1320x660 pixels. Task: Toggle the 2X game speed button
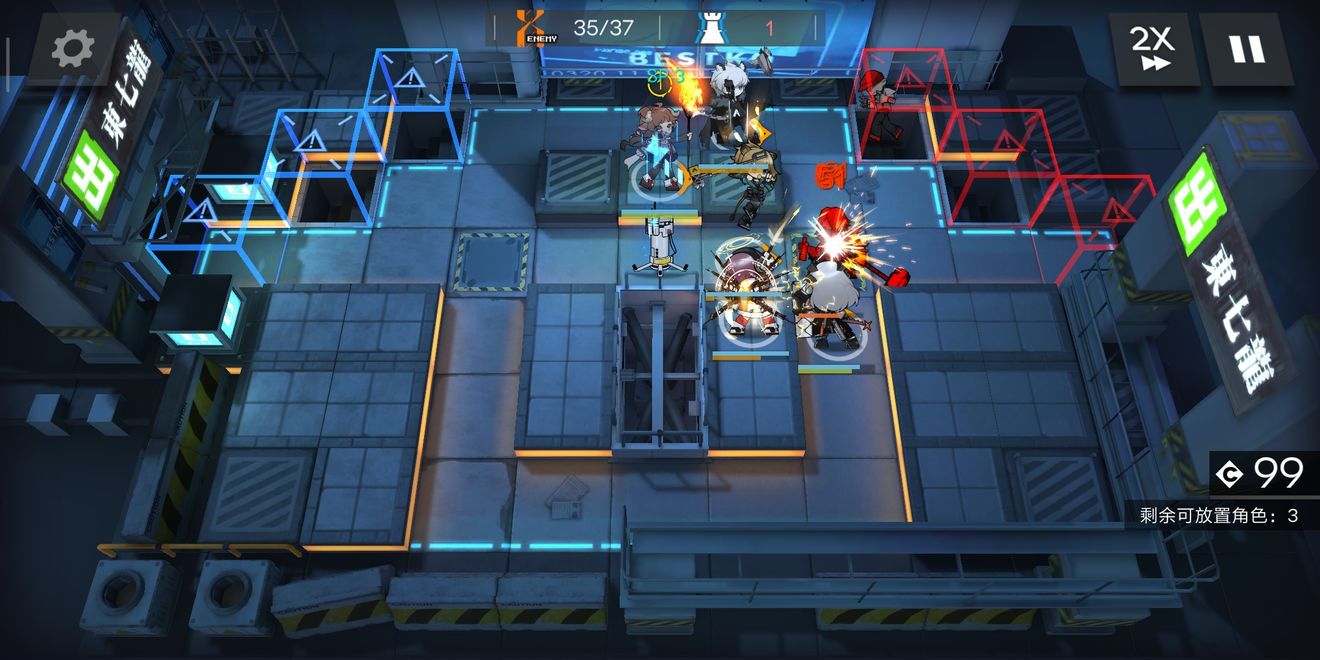(1153, 48)
